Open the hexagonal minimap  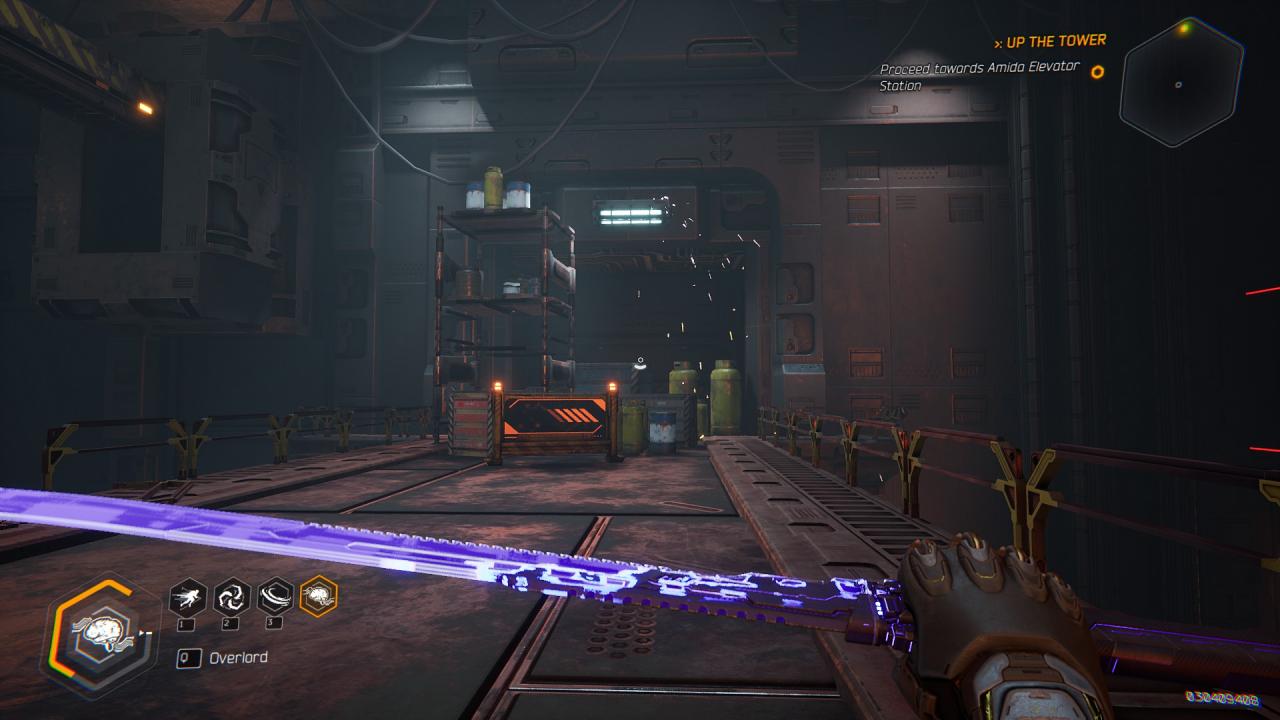(1181, 82)
